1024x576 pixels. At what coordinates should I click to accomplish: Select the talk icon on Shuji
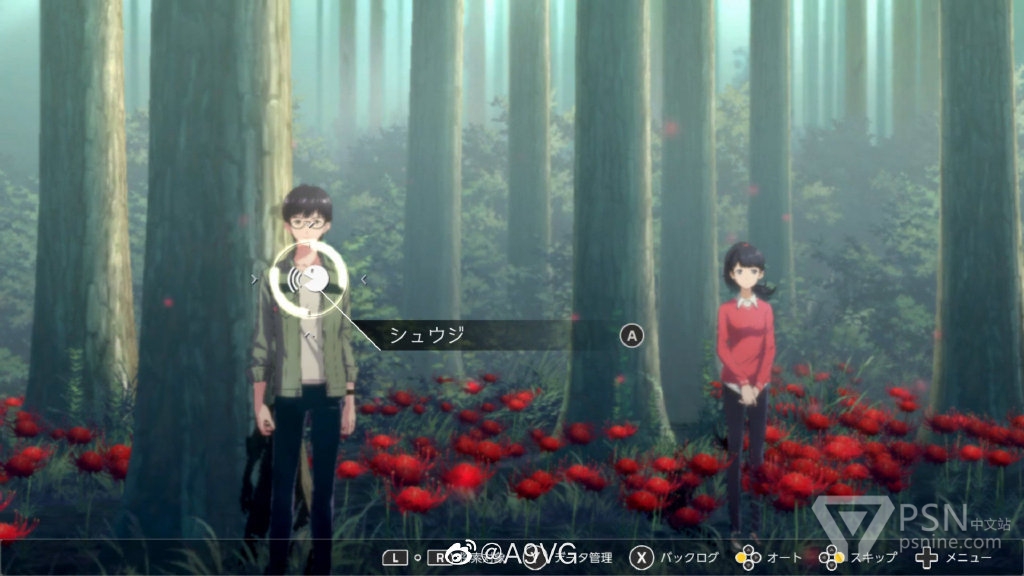point(309,278)
